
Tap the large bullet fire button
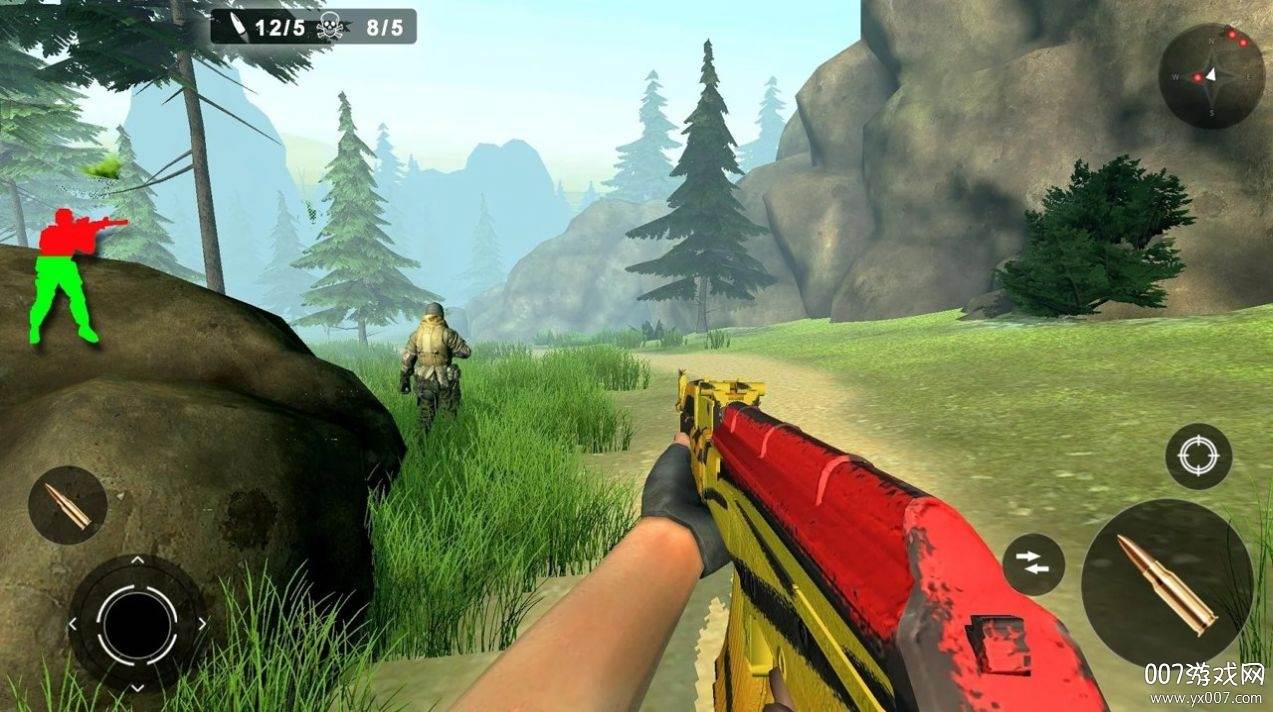pos(1166,583)
